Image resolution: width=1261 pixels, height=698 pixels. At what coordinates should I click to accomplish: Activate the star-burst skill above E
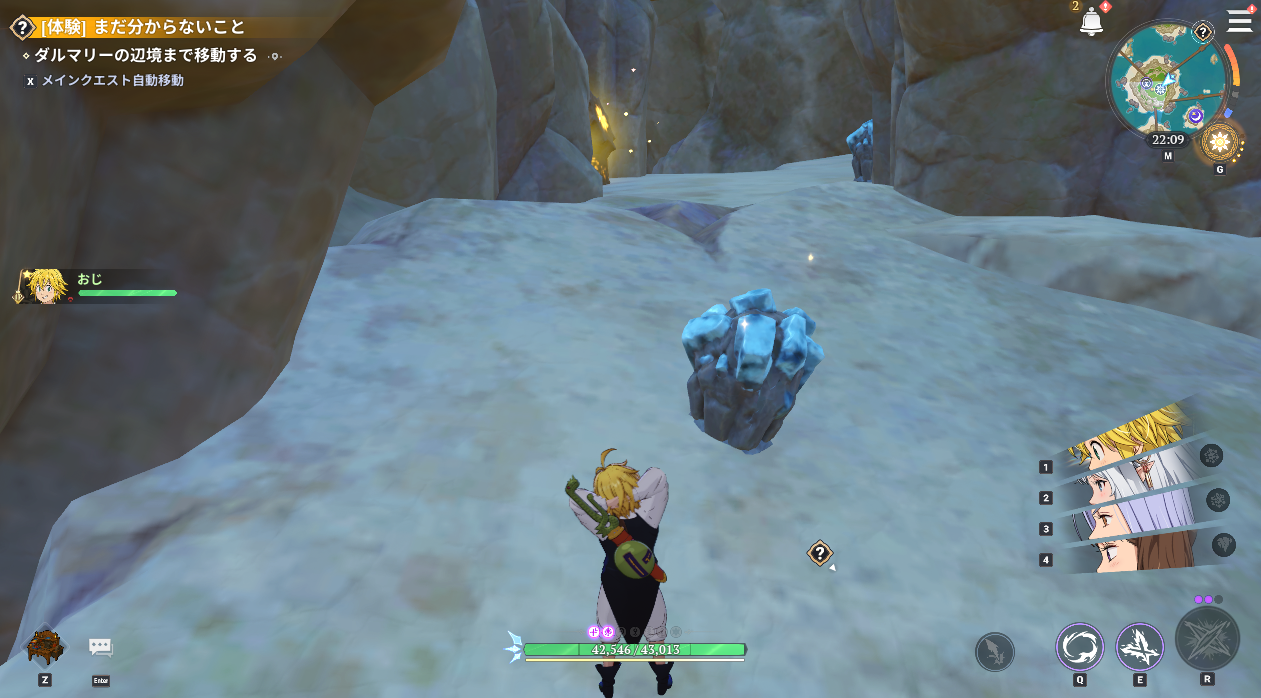[x=1139, y=646]
